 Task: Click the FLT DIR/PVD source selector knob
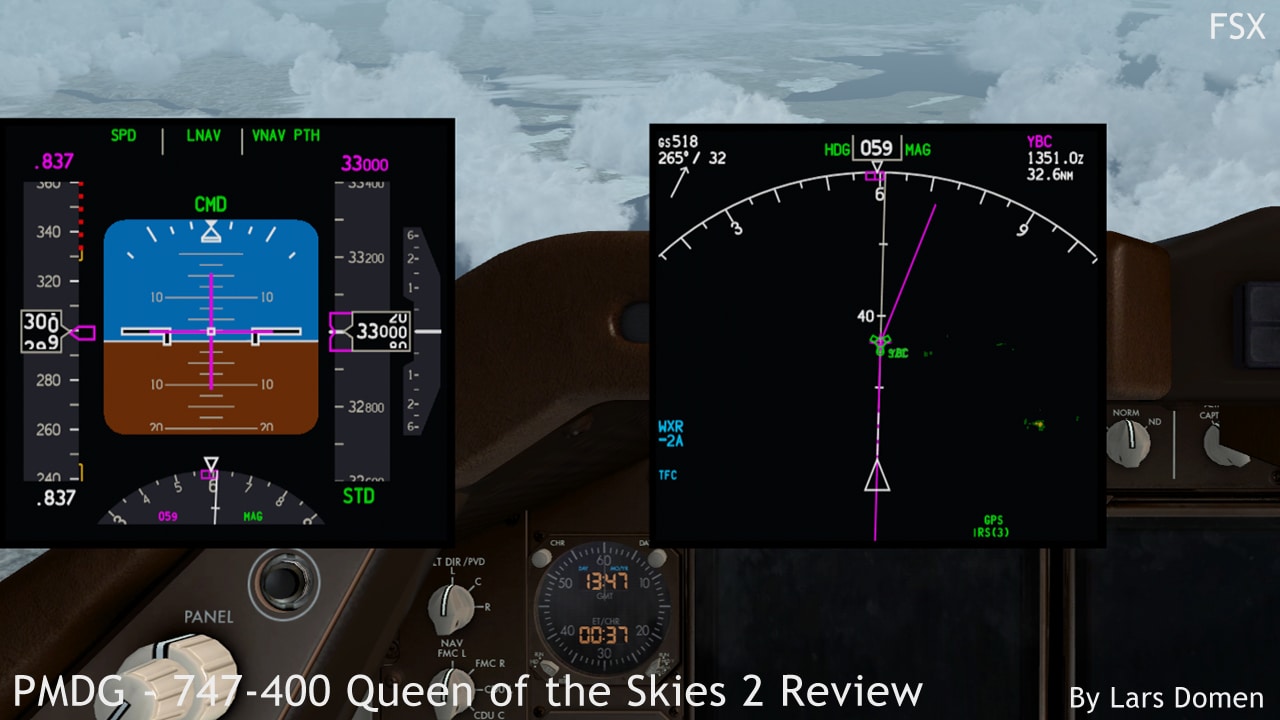pos(451,603)
